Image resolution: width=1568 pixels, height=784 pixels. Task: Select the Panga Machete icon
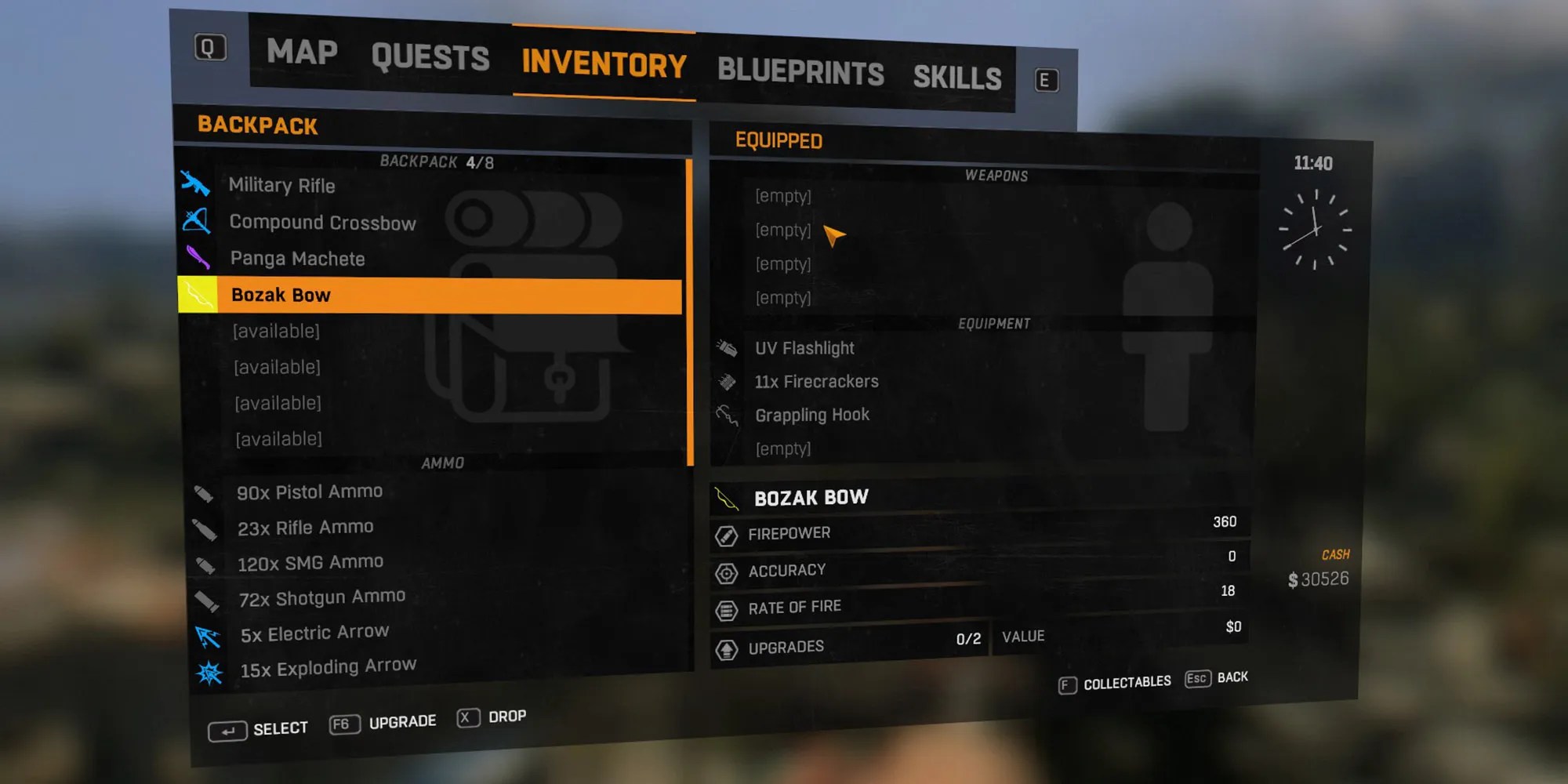[x=198, y=258]
